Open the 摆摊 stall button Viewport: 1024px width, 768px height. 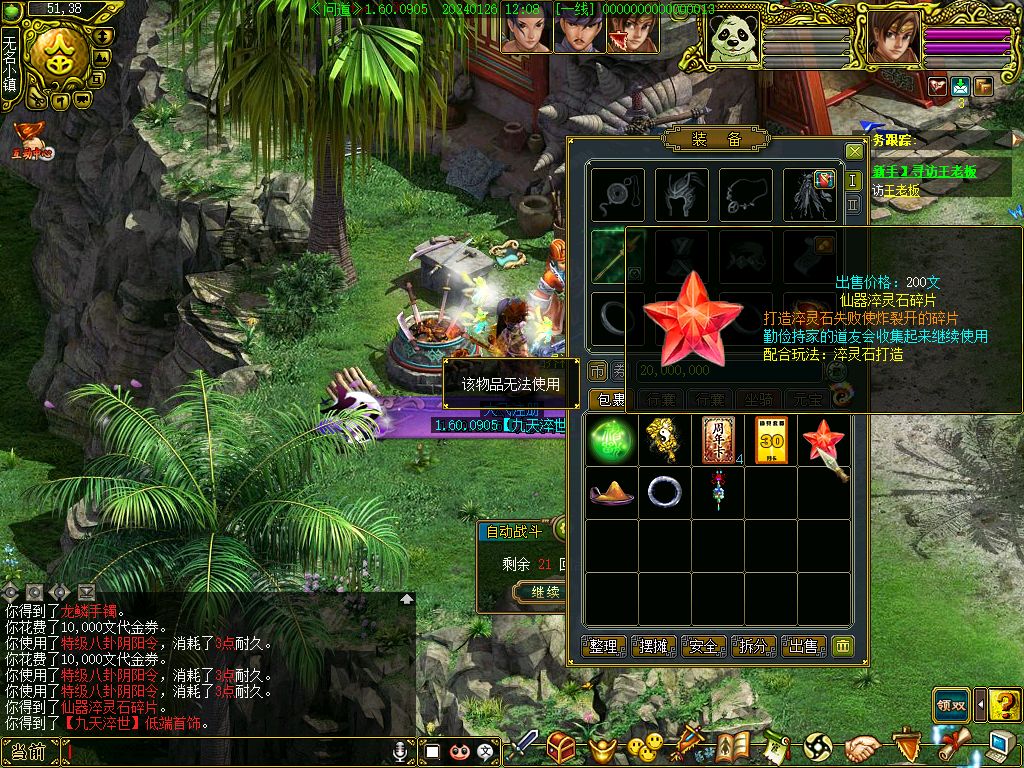(x=653, y=646)
